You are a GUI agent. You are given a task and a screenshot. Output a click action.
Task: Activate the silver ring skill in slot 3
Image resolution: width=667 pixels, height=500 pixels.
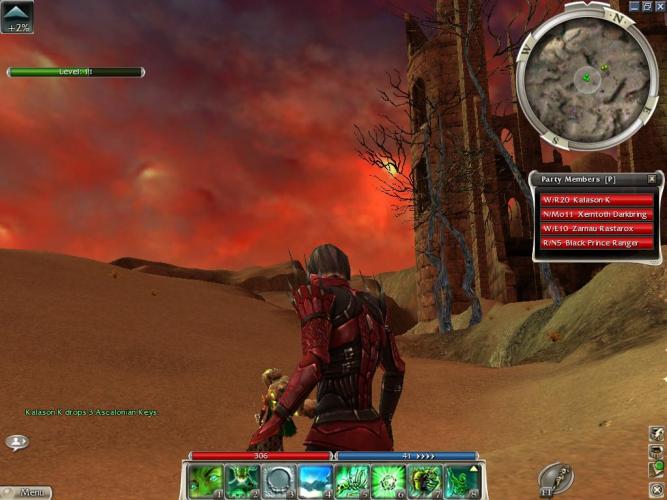(x=279, y=481)
